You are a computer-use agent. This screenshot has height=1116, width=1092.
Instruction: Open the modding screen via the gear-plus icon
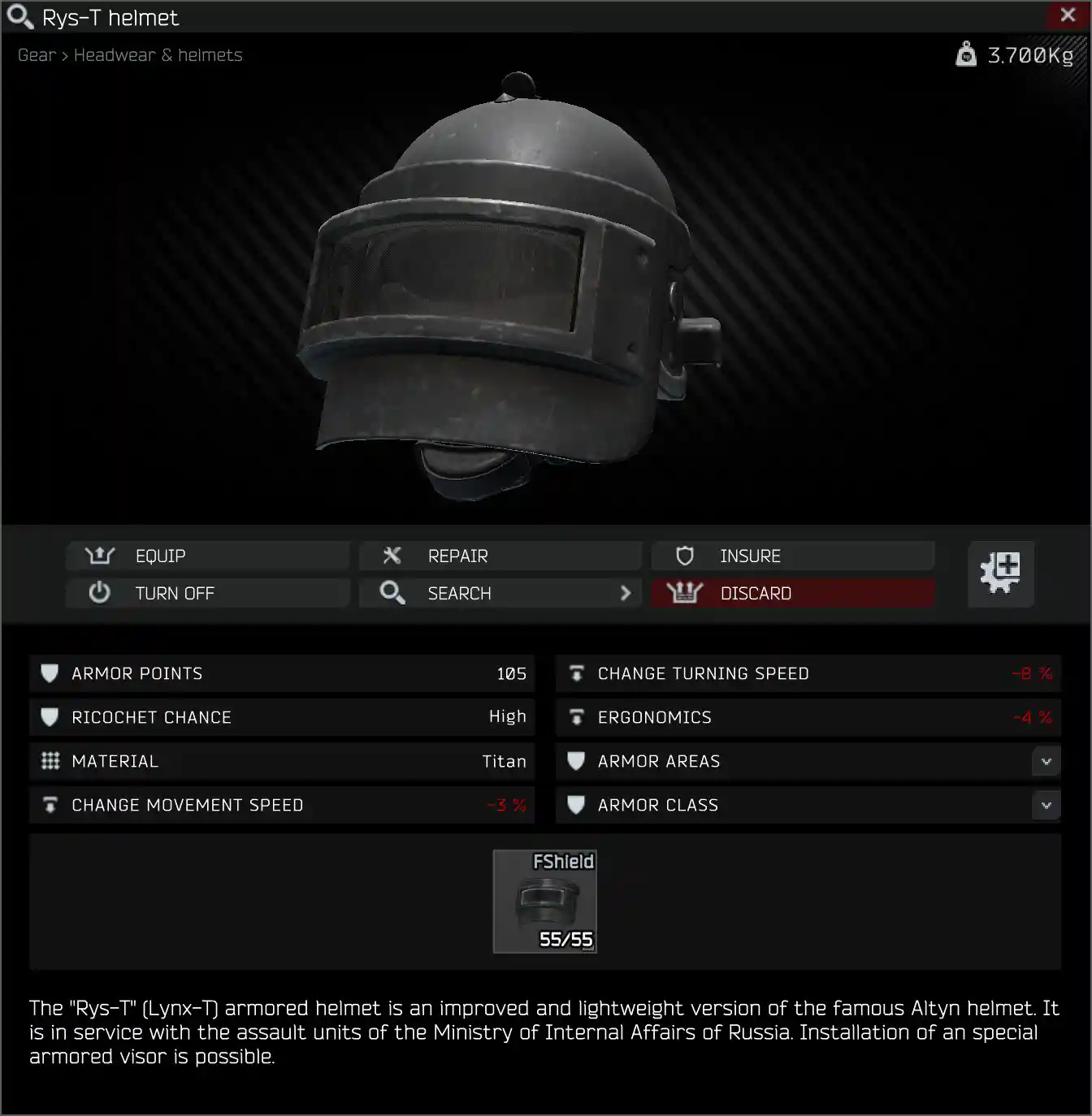tap(1000, 574)
